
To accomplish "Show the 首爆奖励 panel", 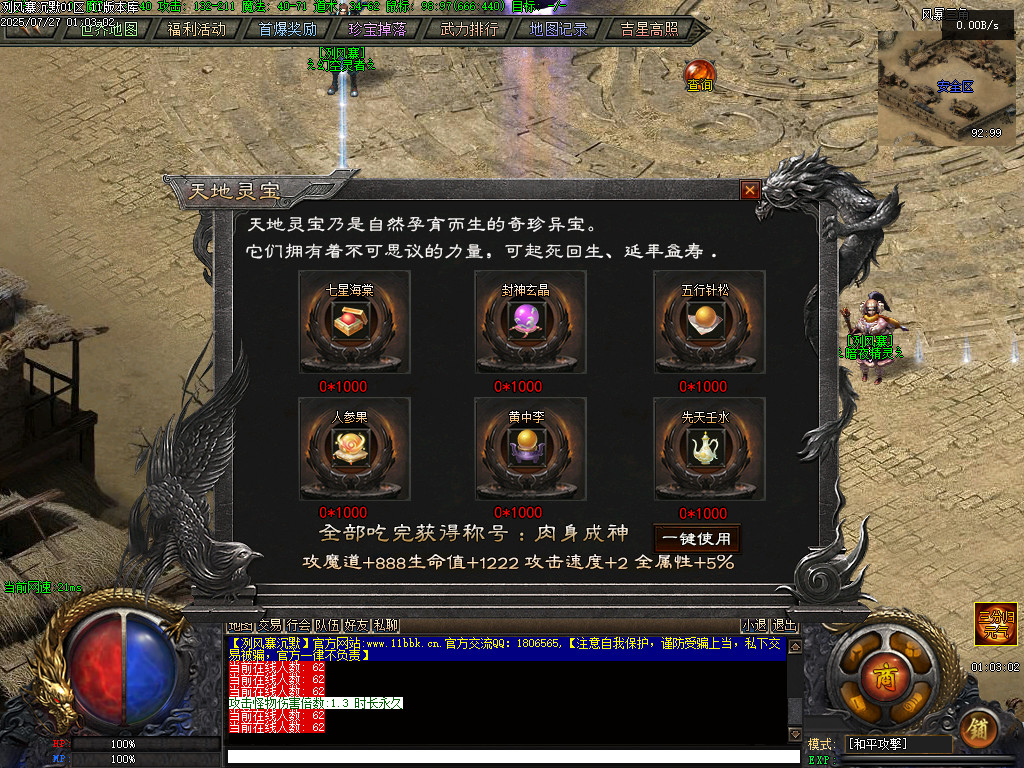I will [x=287, y=29].
